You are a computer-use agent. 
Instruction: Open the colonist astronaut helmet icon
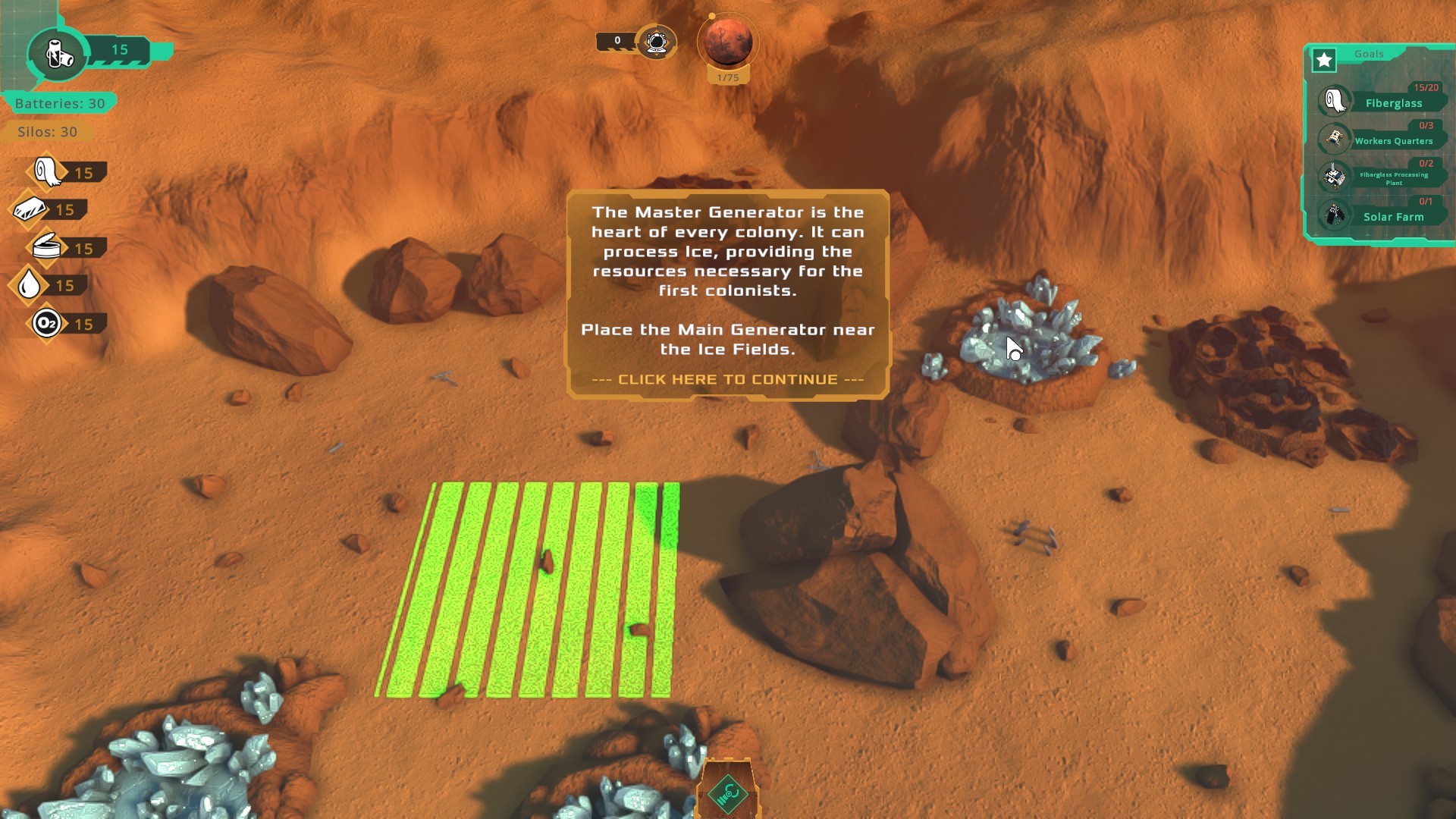tap(657, 41)
